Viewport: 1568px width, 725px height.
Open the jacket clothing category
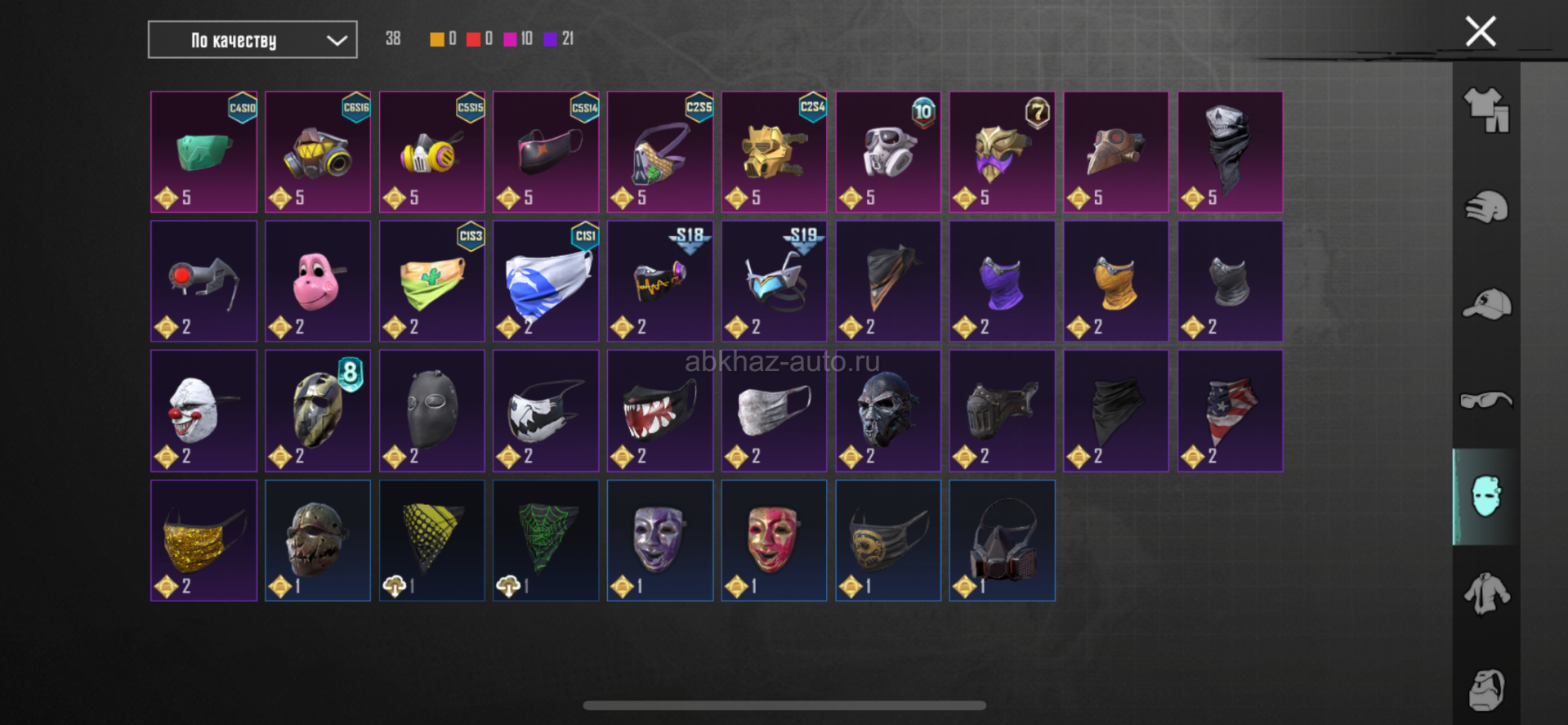[x=1485, y=593]
